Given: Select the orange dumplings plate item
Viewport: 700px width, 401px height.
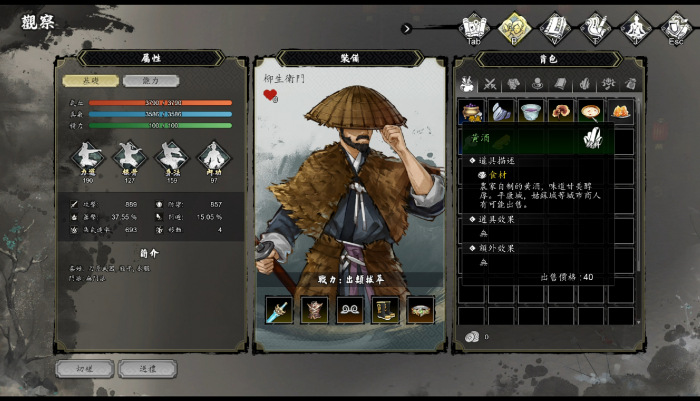Looking at the screenshot, I should click(x=621, y=111).
